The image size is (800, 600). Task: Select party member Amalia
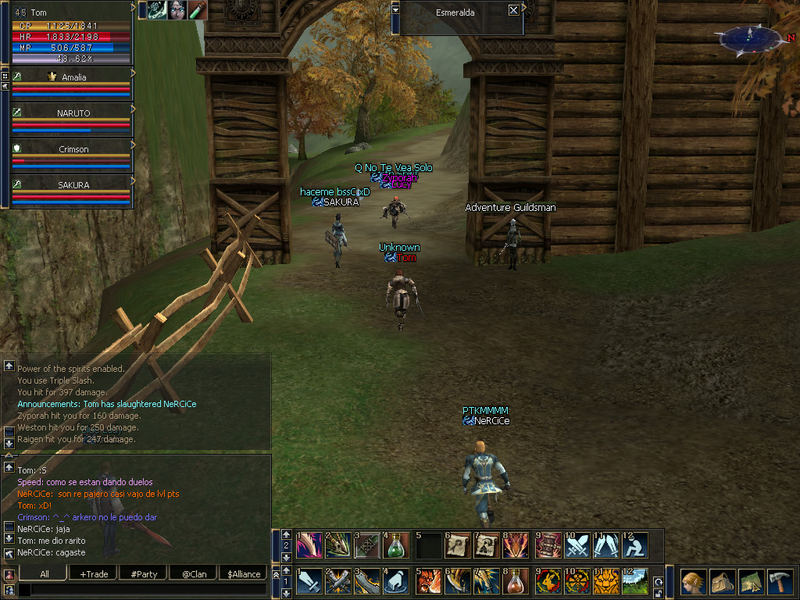[x=72, y=76]
